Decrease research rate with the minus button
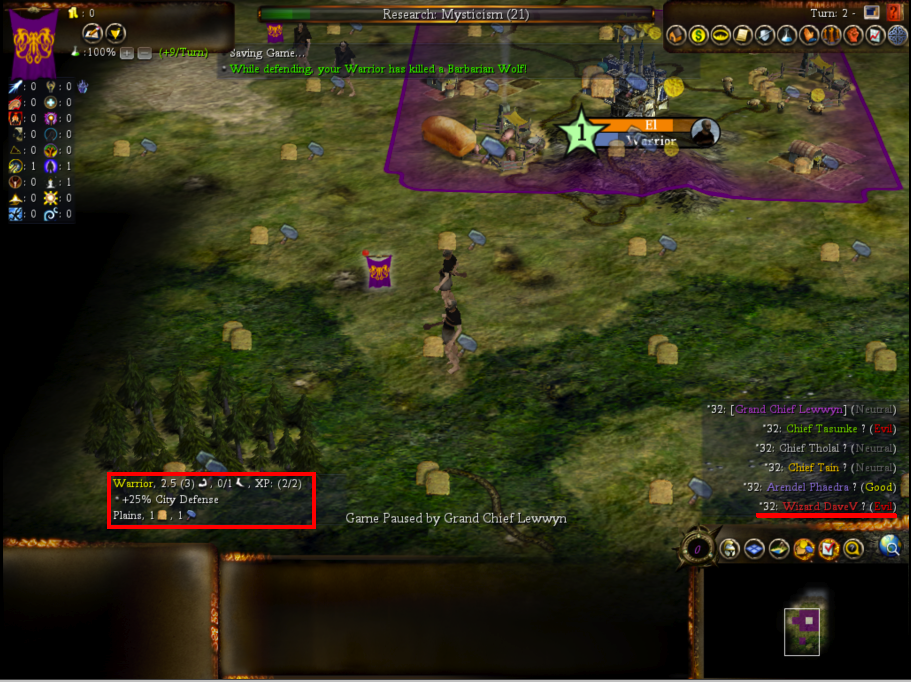The height and width of the screenshot is (682, 911). coord(144,52)
